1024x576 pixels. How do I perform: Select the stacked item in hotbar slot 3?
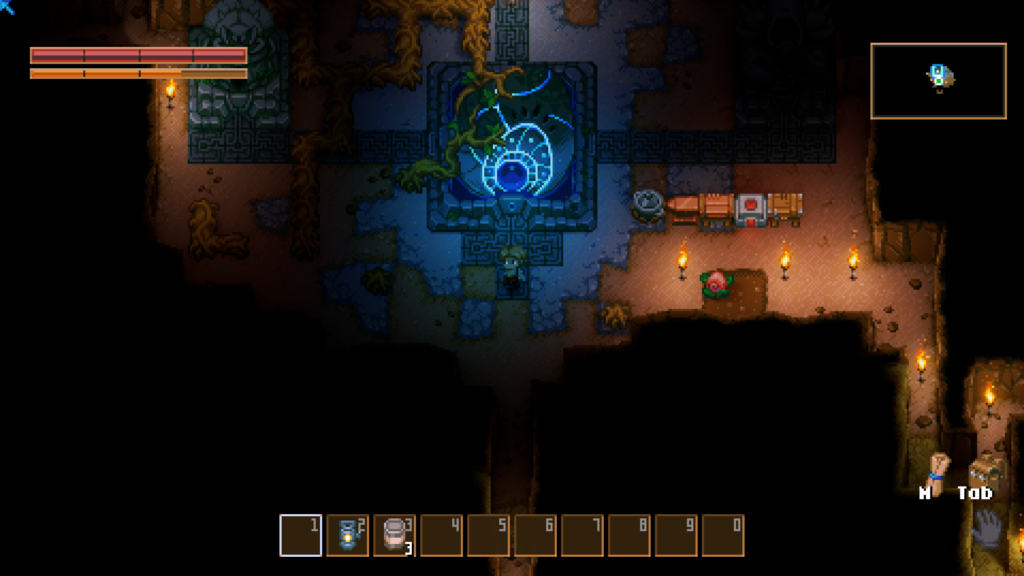(x=394, y=535)
